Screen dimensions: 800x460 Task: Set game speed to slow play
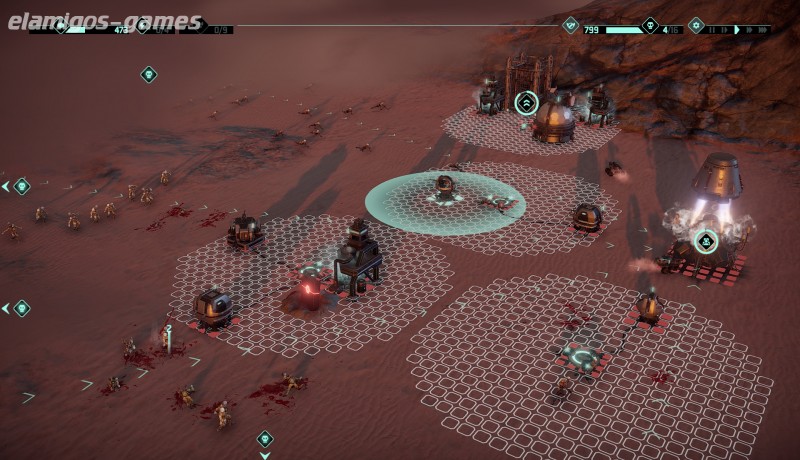(724, 30)
